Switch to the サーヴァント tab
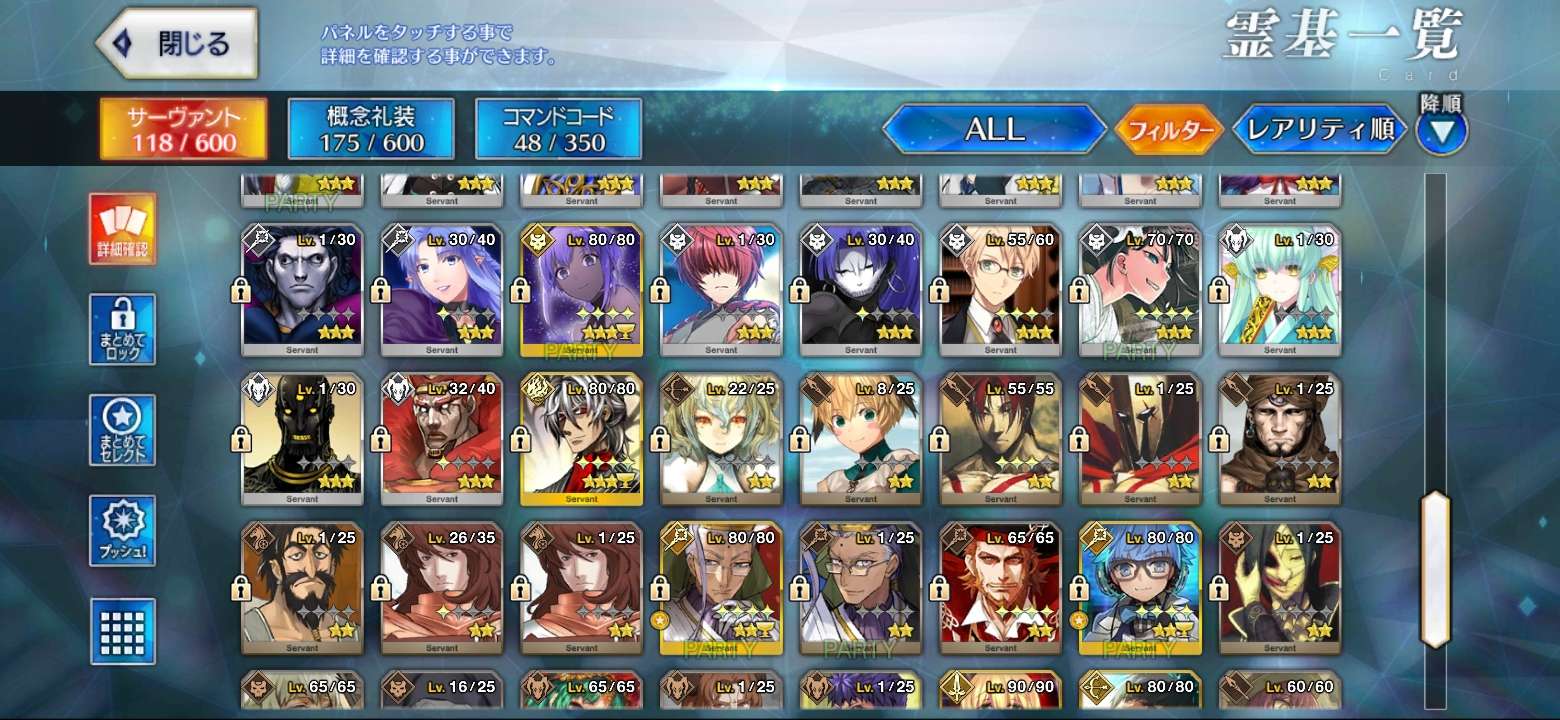 pyautogui.click(x=183, y=129)
